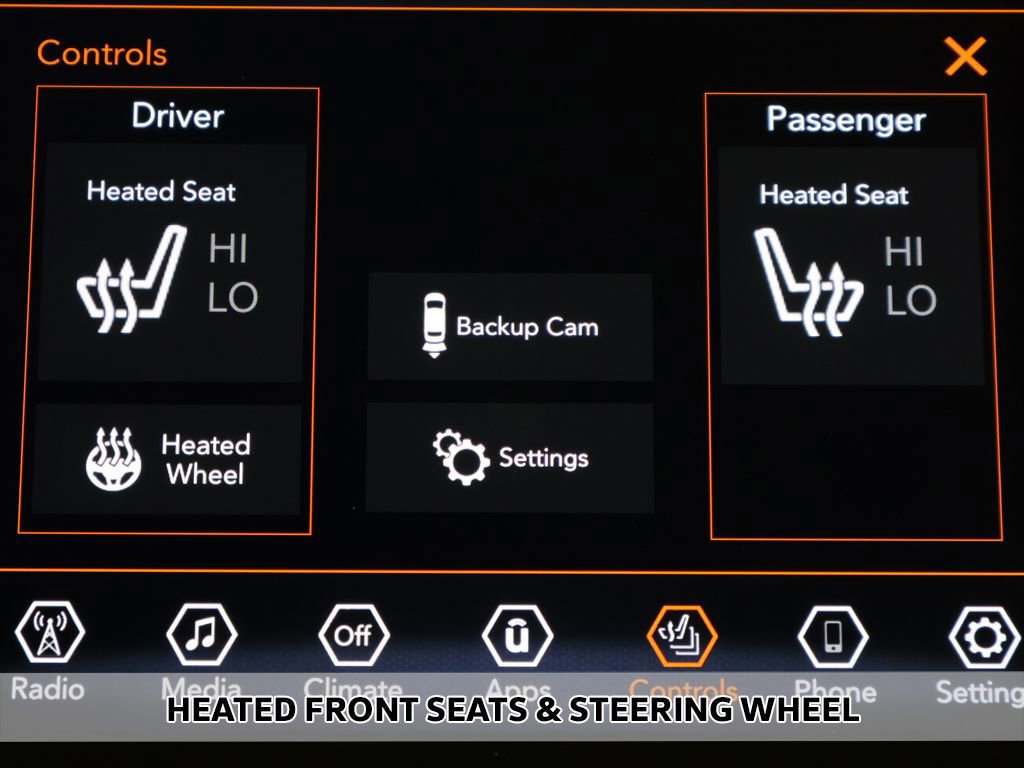Close the Controls screen with the X

click(965, 56)
